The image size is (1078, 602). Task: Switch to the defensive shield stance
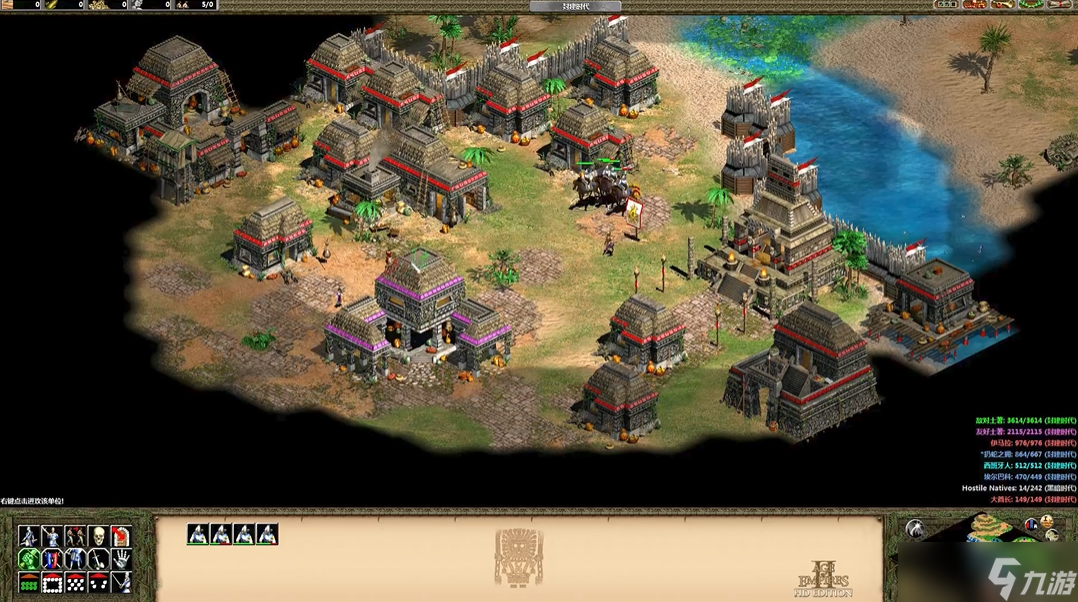point(52,560)
